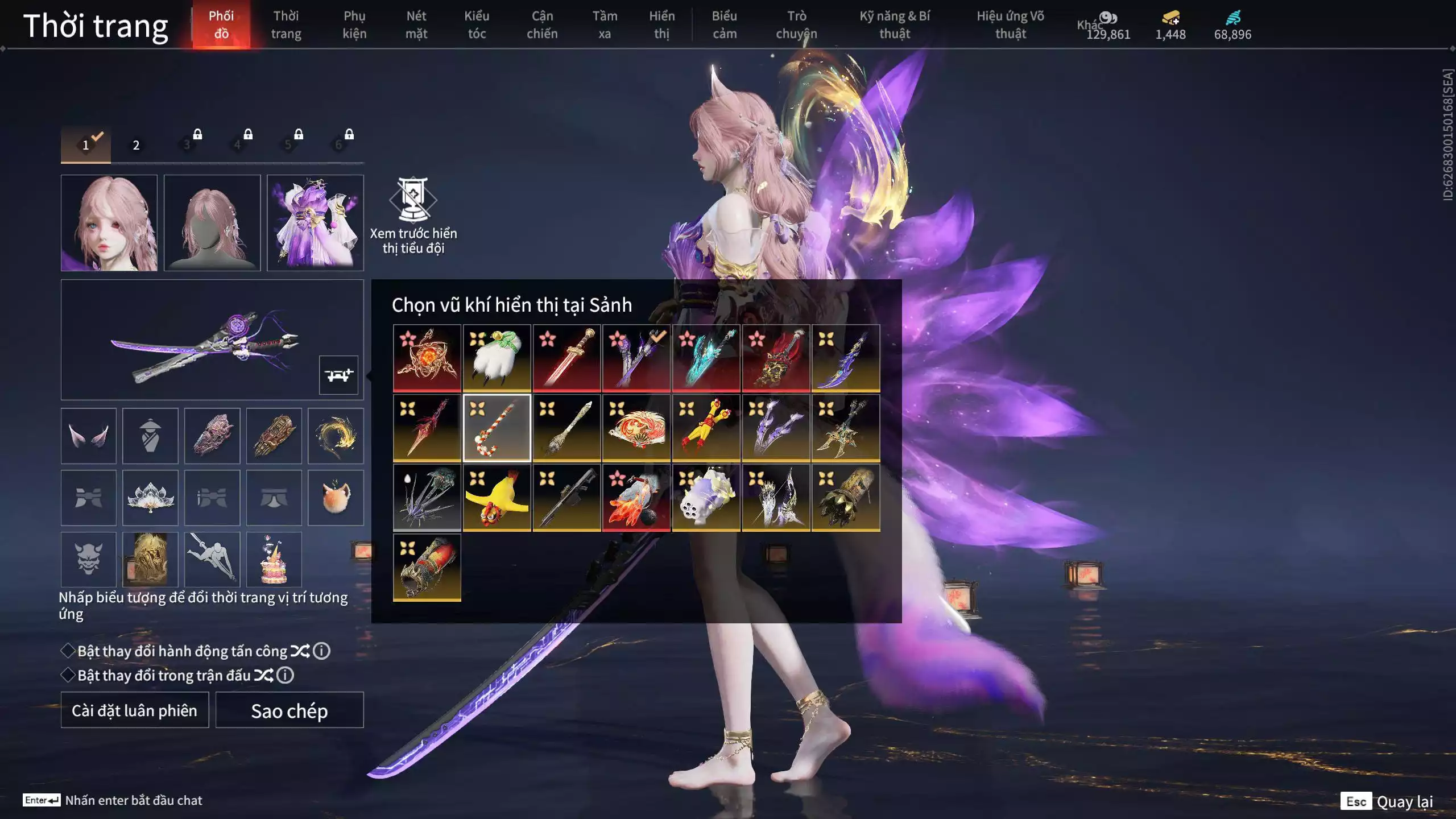
Task: Enable Bật thay đổi trong trận đấu
Action: point(68,675)
